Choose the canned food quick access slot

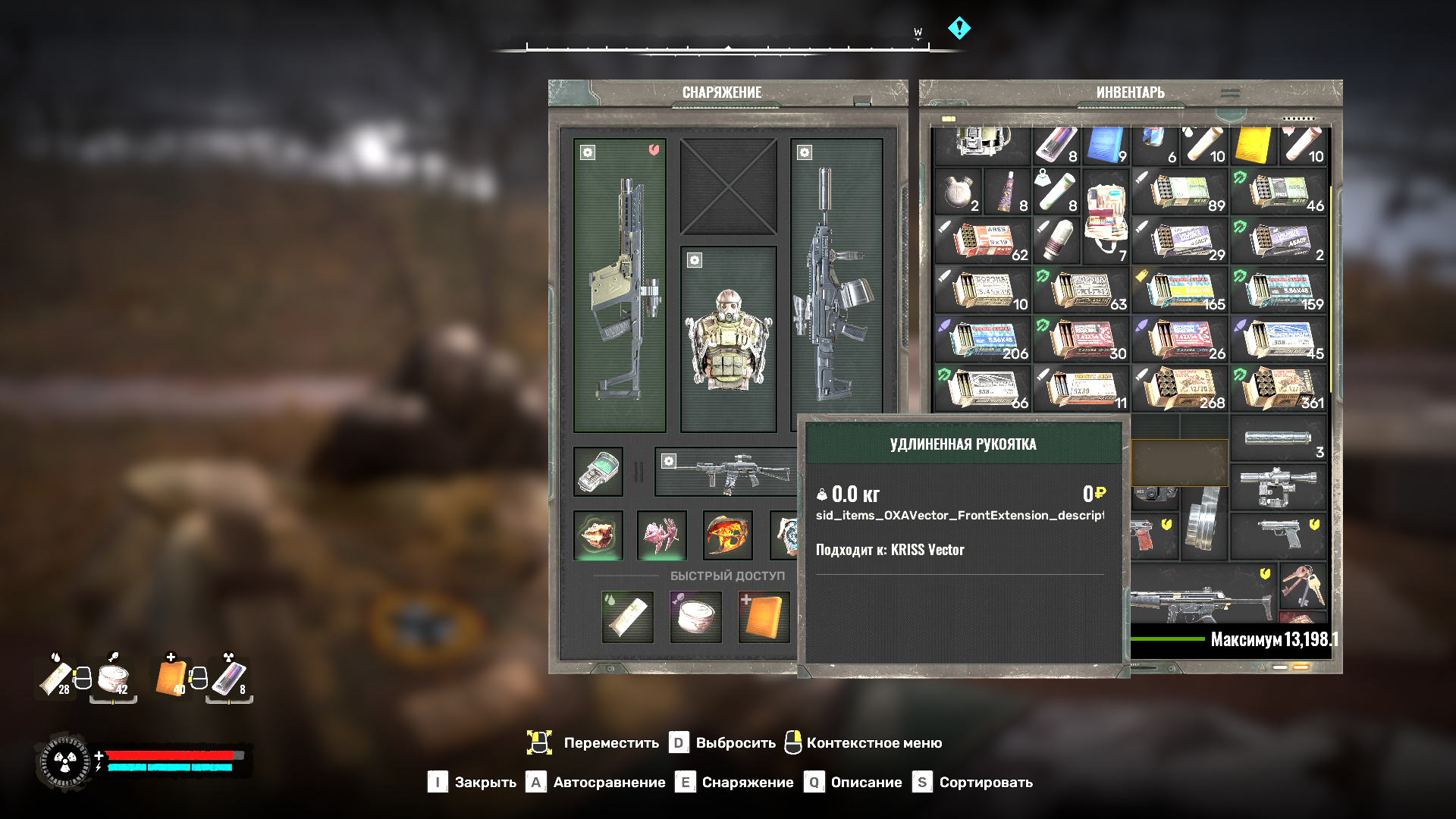click(695, 617)
